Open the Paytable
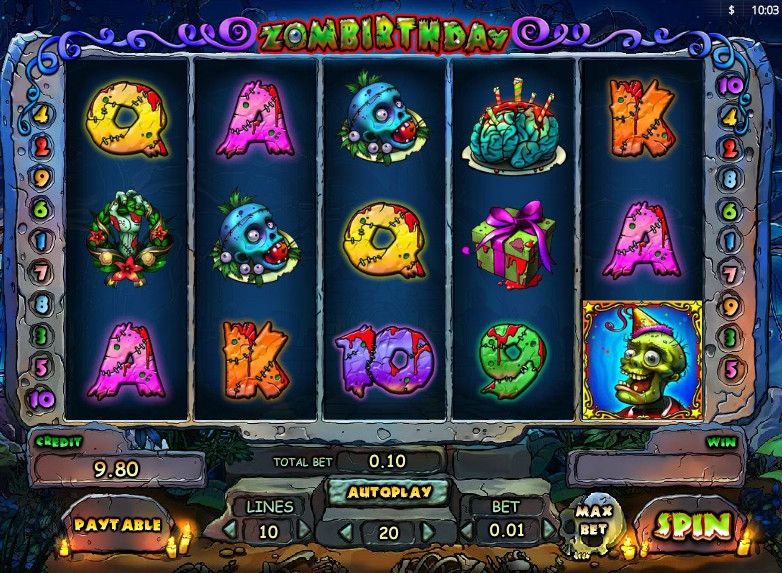This screenshot has width=782, height=573. [x=117, y=523]
